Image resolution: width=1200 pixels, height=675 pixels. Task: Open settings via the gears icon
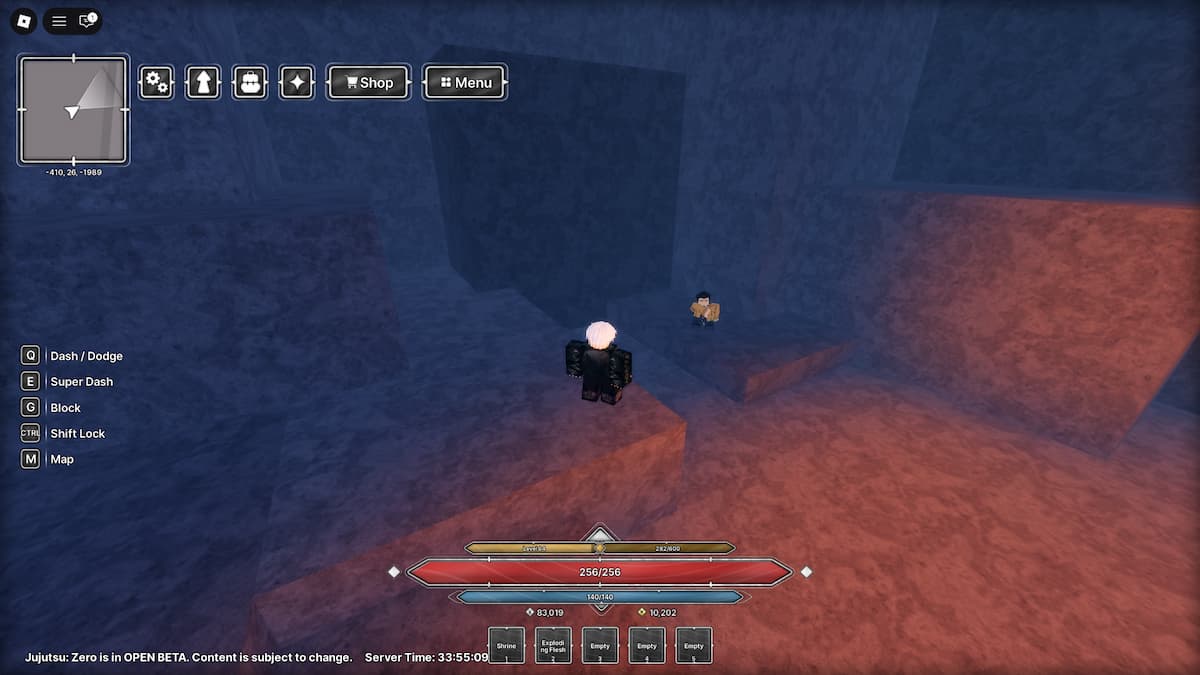[x=156, y=82]
